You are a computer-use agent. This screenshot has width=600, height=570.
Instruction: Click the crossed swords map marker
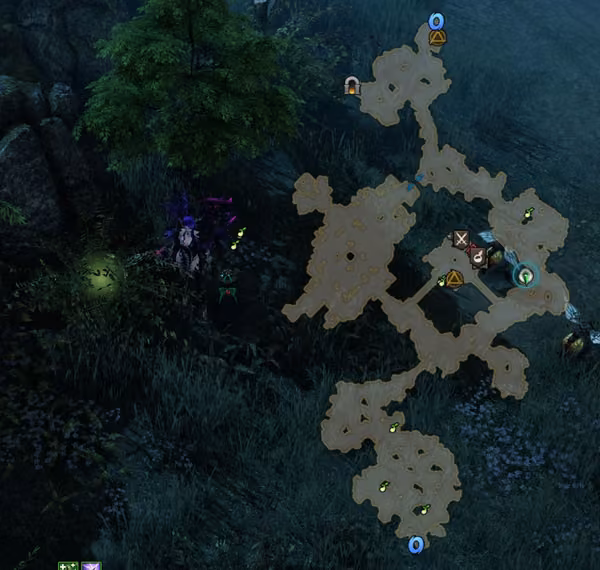click(x=461, y=239)
